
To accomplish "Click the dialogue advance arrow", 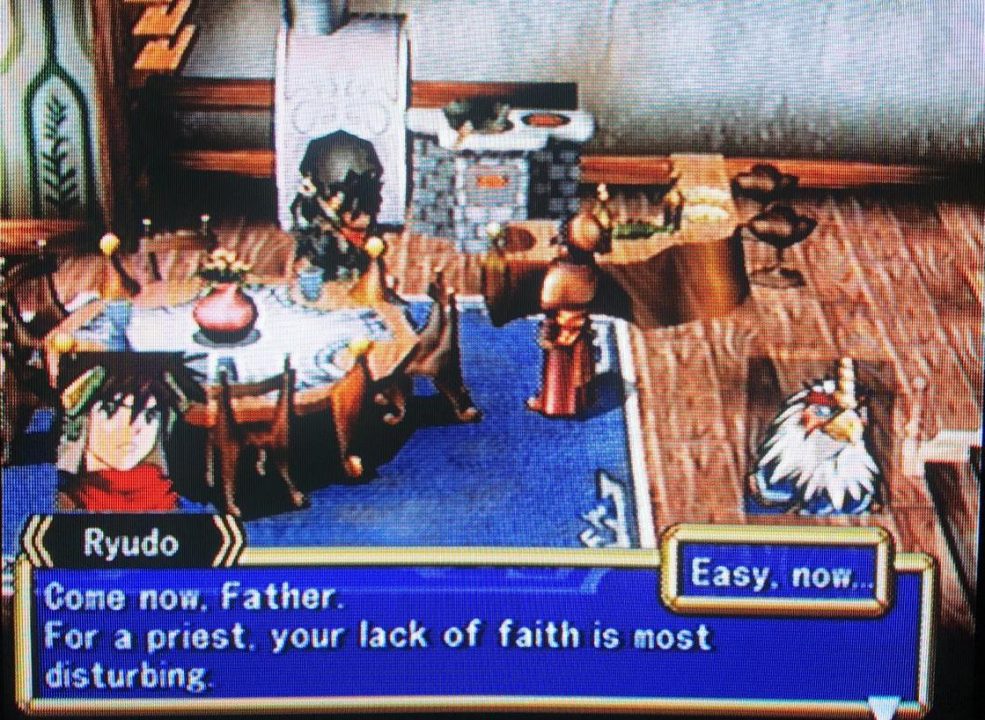I will coord(881,707).
